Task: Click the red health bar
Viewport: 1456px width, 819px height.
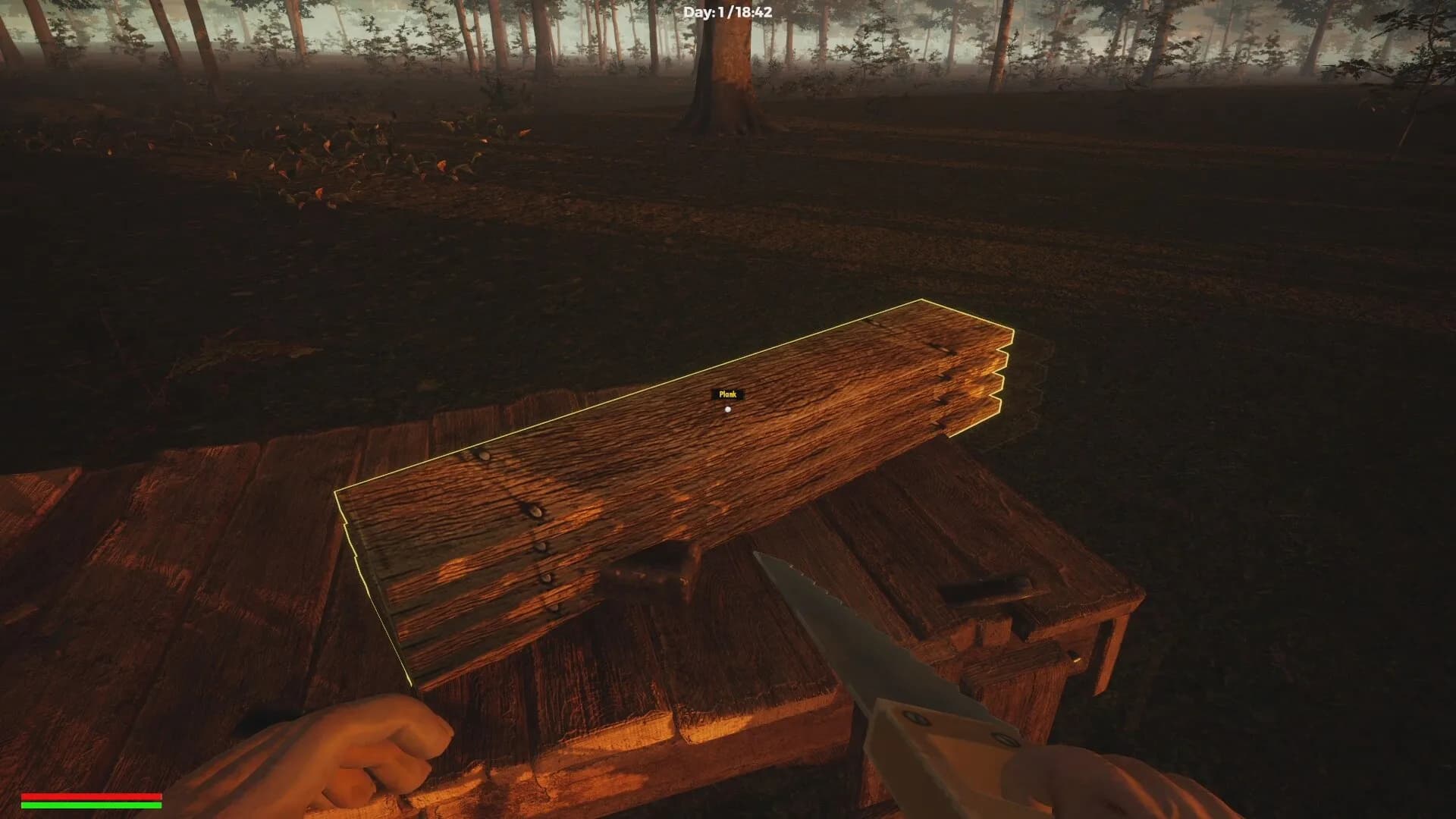Action: 91,796
